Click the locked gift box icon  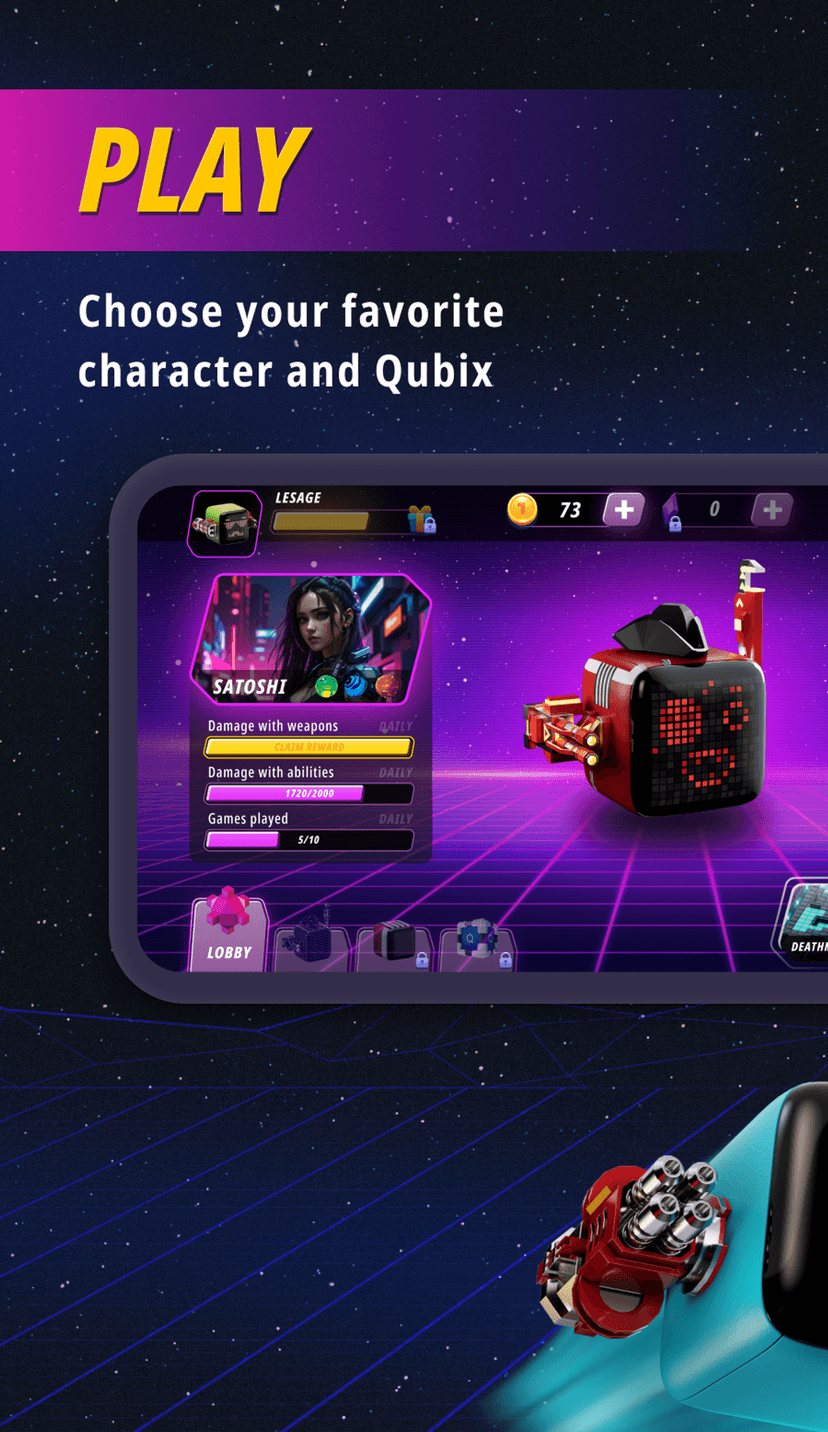(421, 519)
